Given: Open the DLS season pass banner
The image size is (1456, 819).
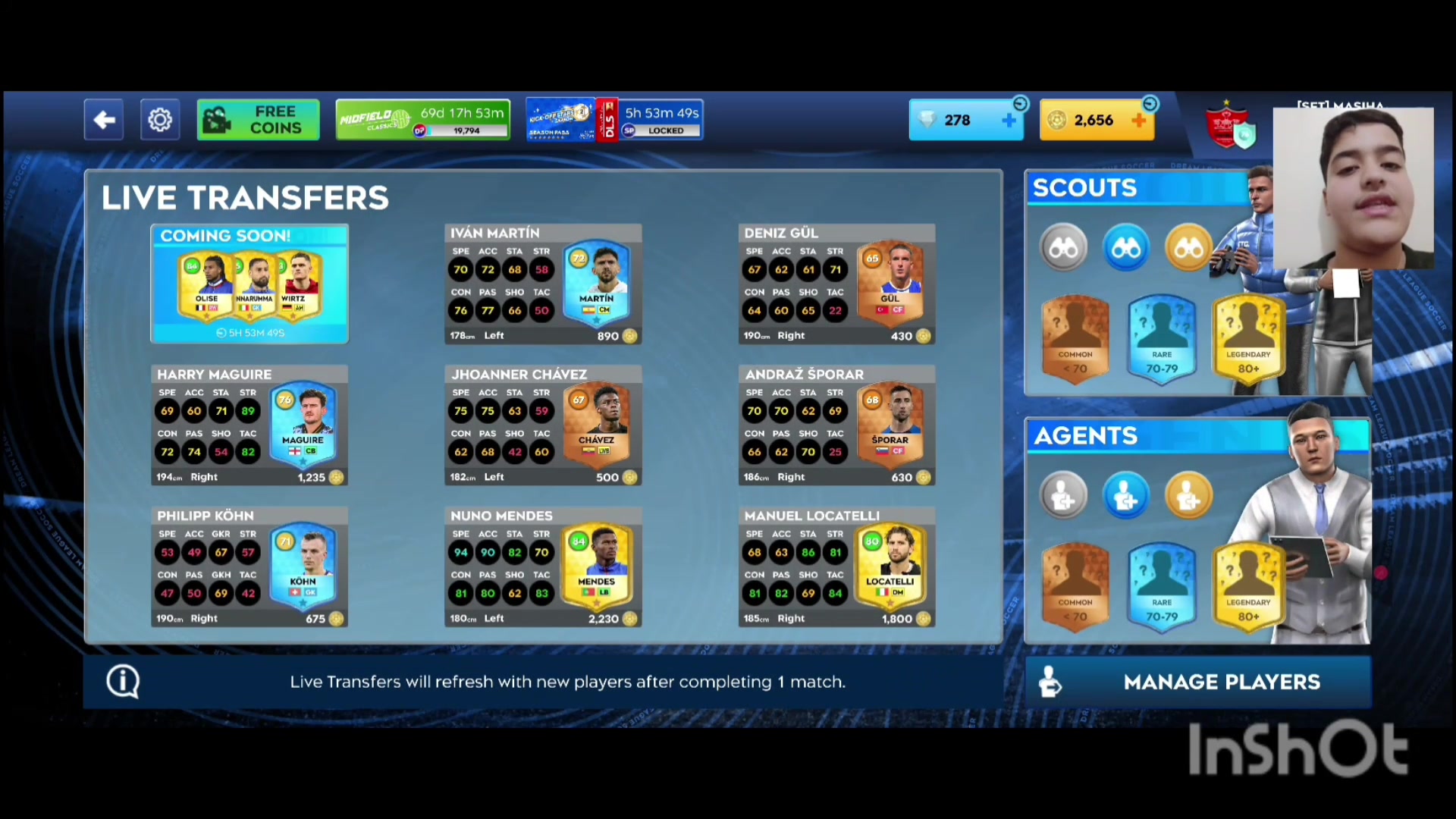Looking at the screenshot, I should (614, 120).
